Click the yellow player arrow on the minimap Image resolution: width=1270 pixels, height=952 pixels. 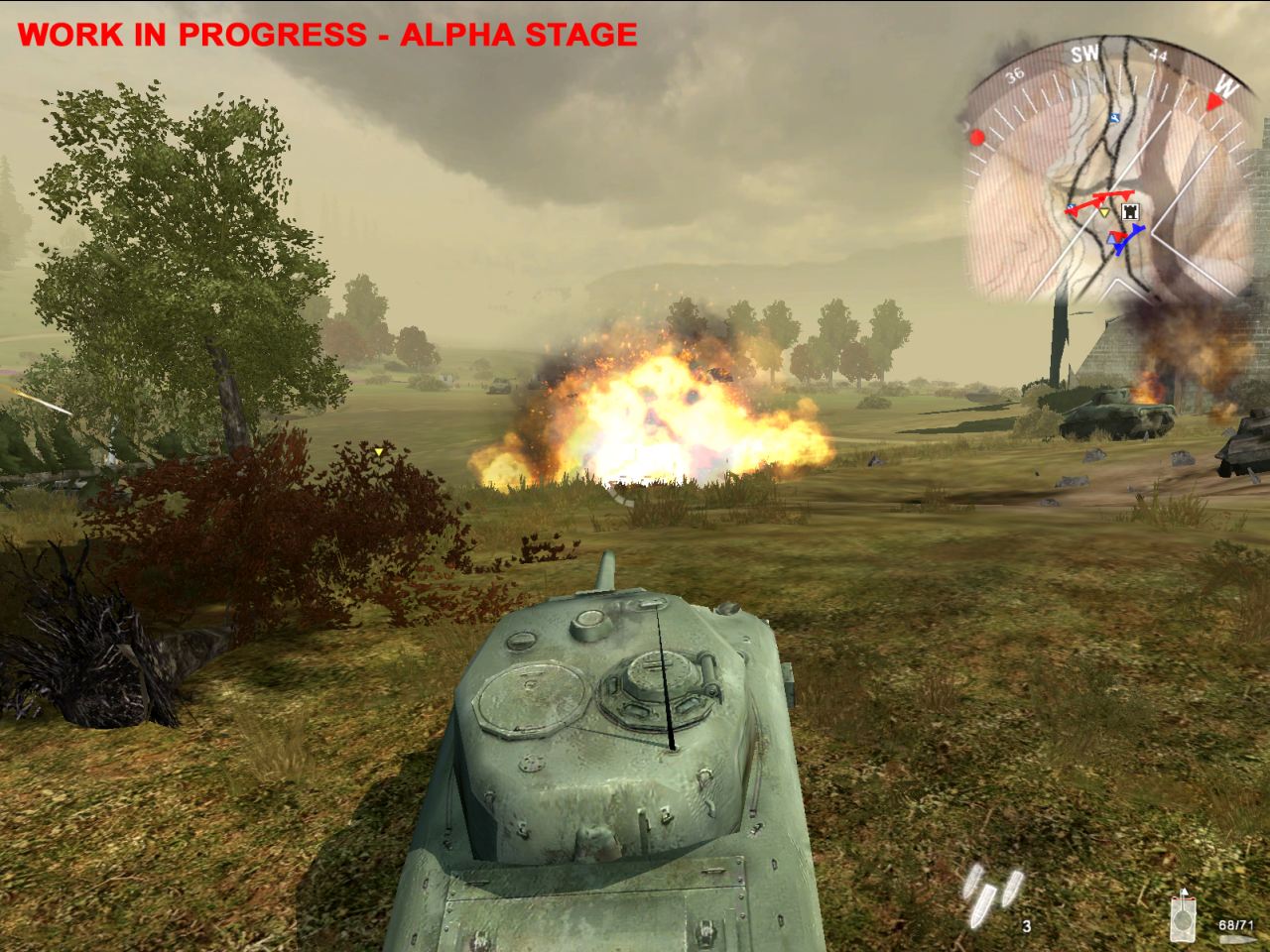click(x=1104, y=212)
